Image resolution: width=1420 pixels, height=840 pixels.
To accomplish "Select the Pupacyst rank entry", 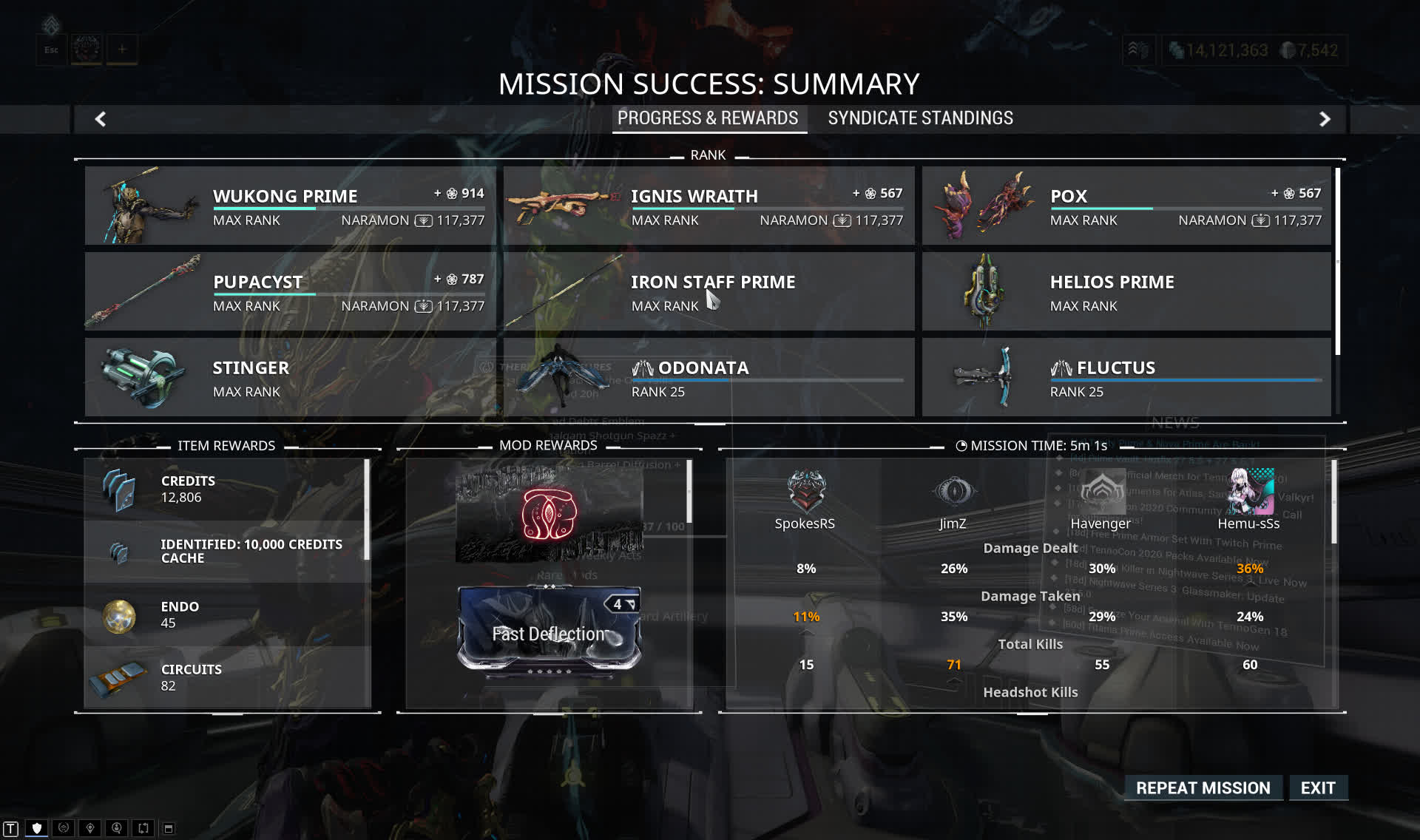I will 290,291.
